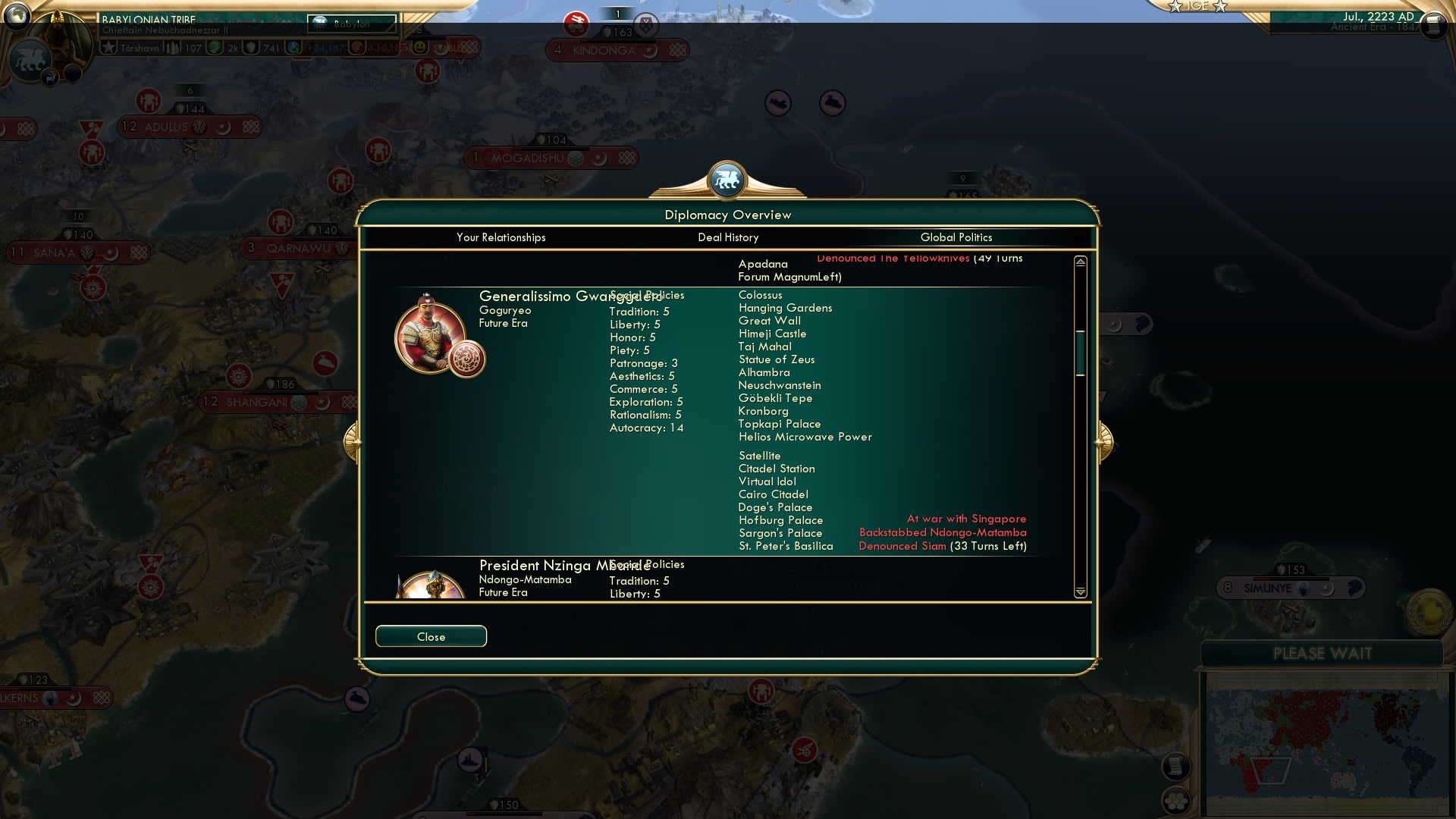The width and height of the screenshot is (1456, 819).
Task: Click an IGE star icon in the top bar
Action: (1175, 6)
